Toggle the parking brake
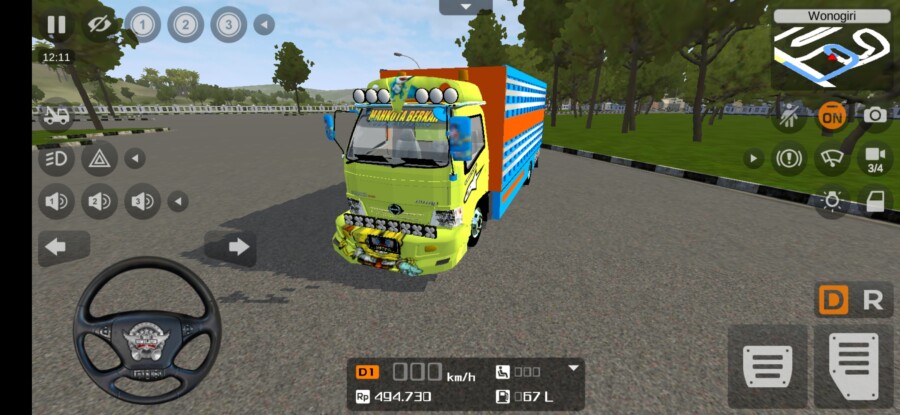This screenshot has width=900, height=415. point(788,158)
